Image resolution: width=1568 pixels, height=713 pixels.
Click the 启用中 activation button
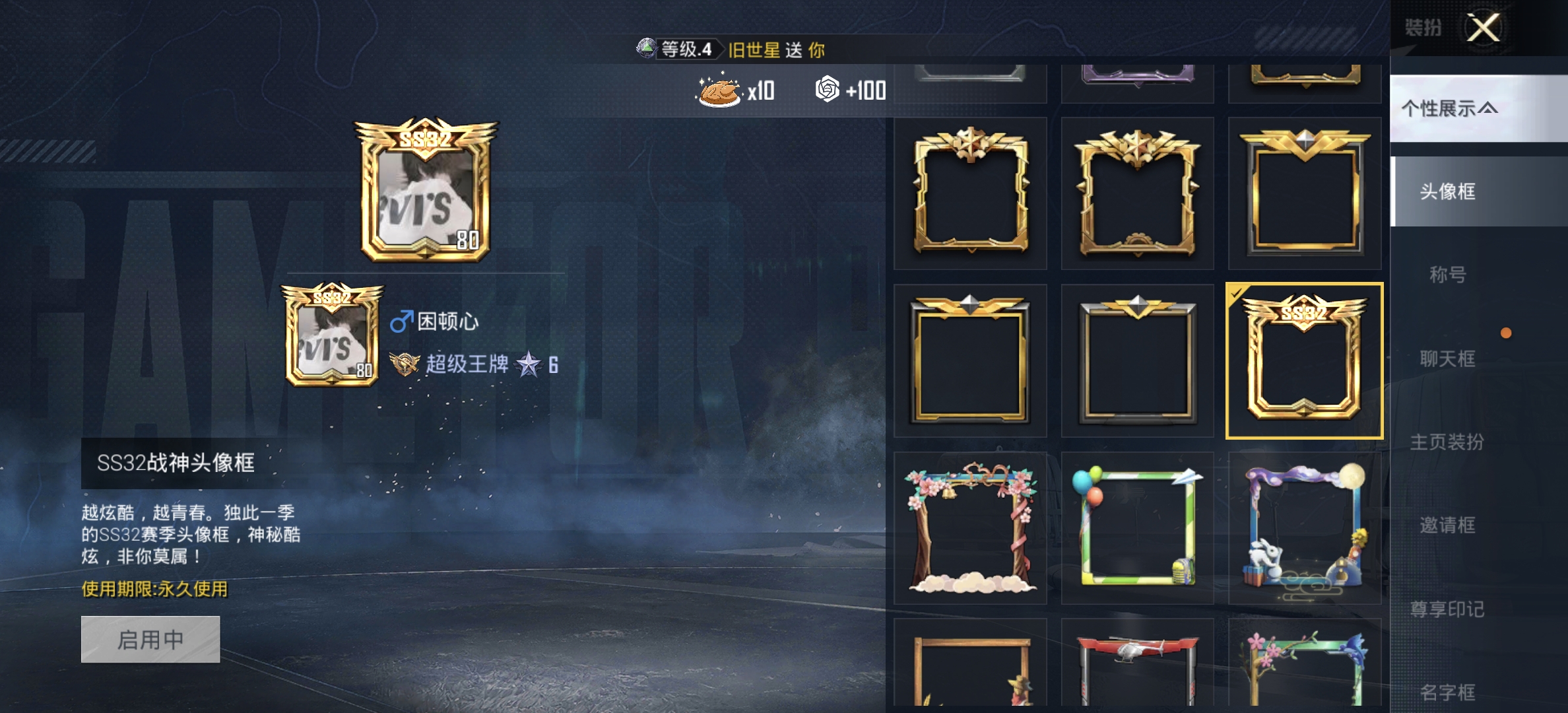pyautogui.click(x=148, y=641)
